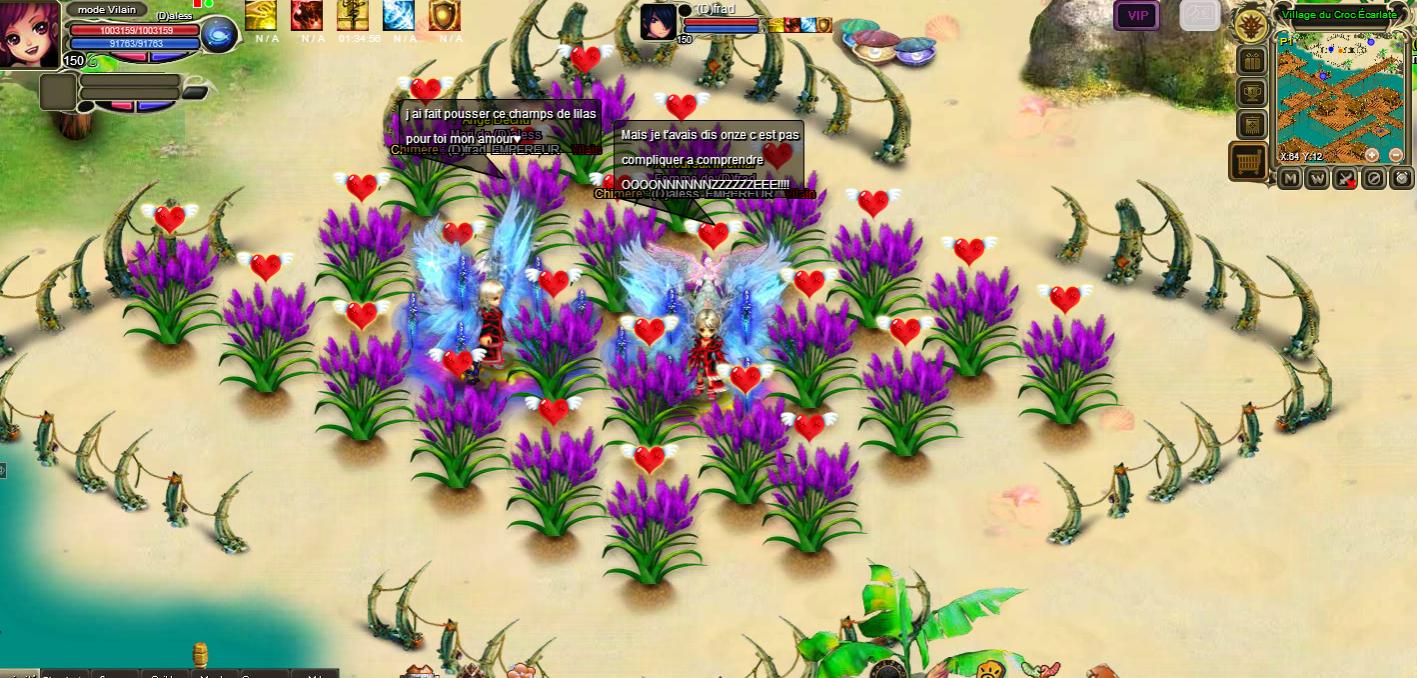1417x678 pixels.
Task: Open the VIP menu
Action: [x=1137, y=14]
